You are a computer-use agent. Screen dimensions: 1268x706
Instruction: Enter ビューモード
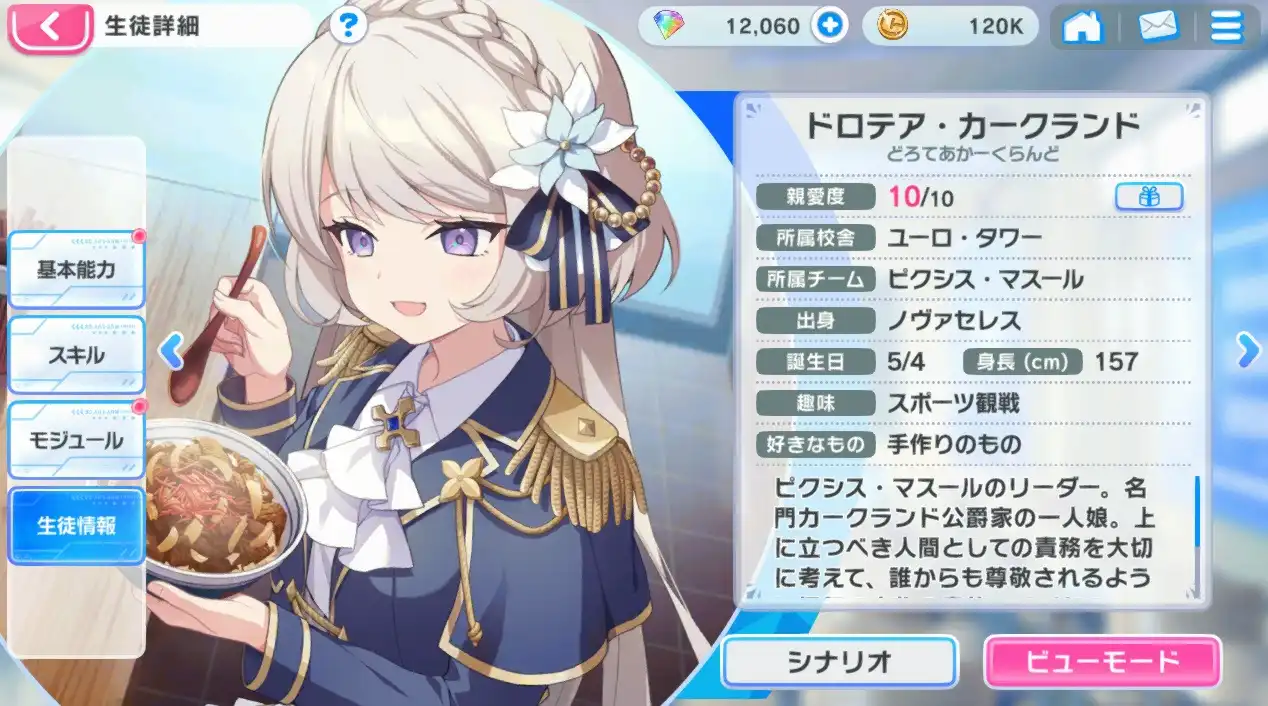point(1102,661)
